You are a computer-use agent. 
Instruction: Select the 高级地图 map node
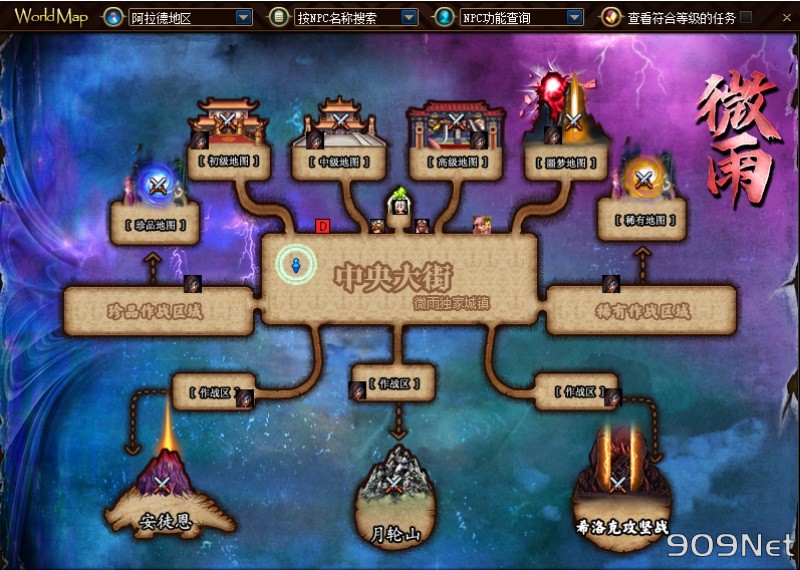[x=456, y=160]
